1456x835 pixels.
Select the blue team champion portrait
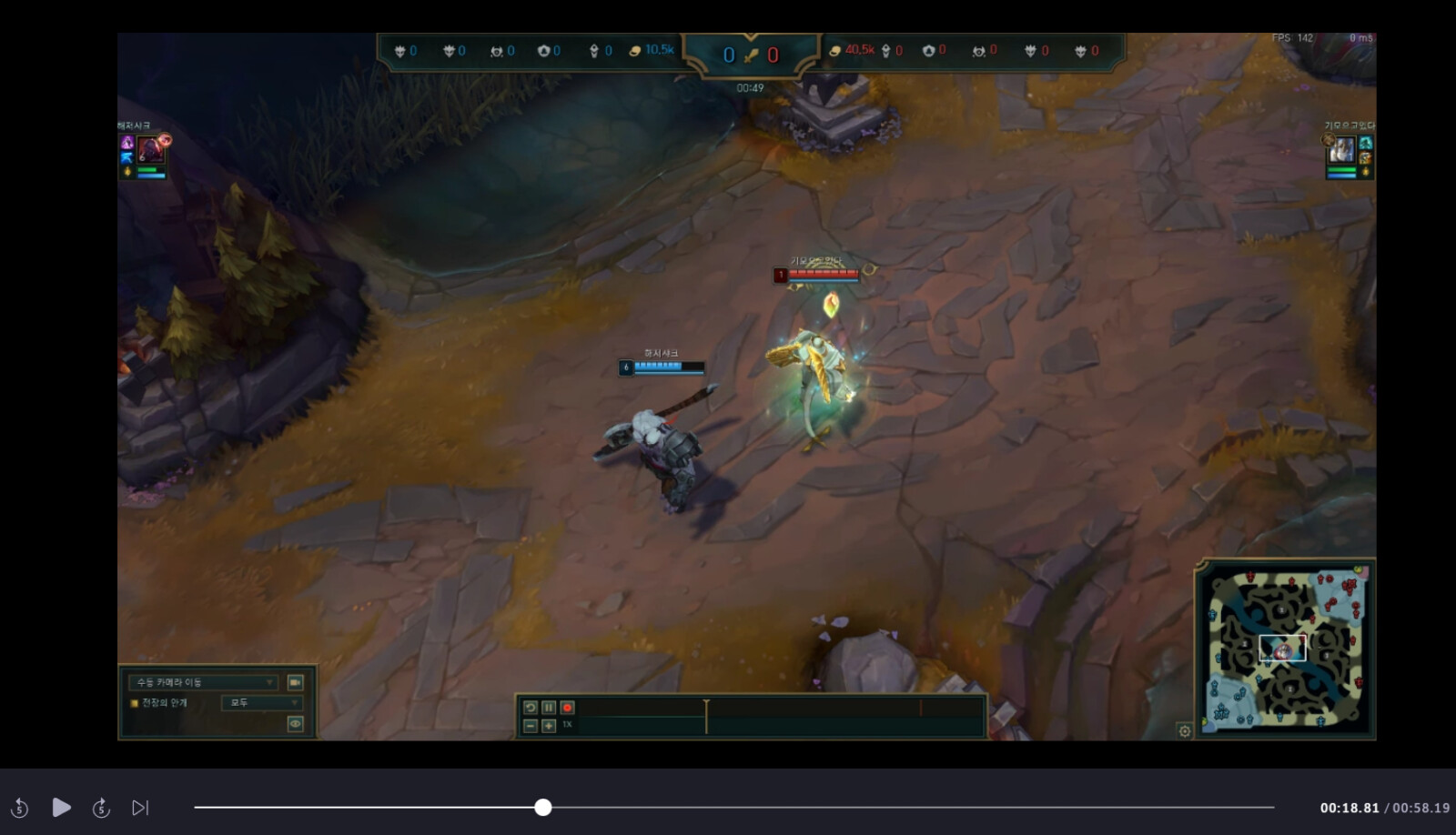(x=151, y=149)
